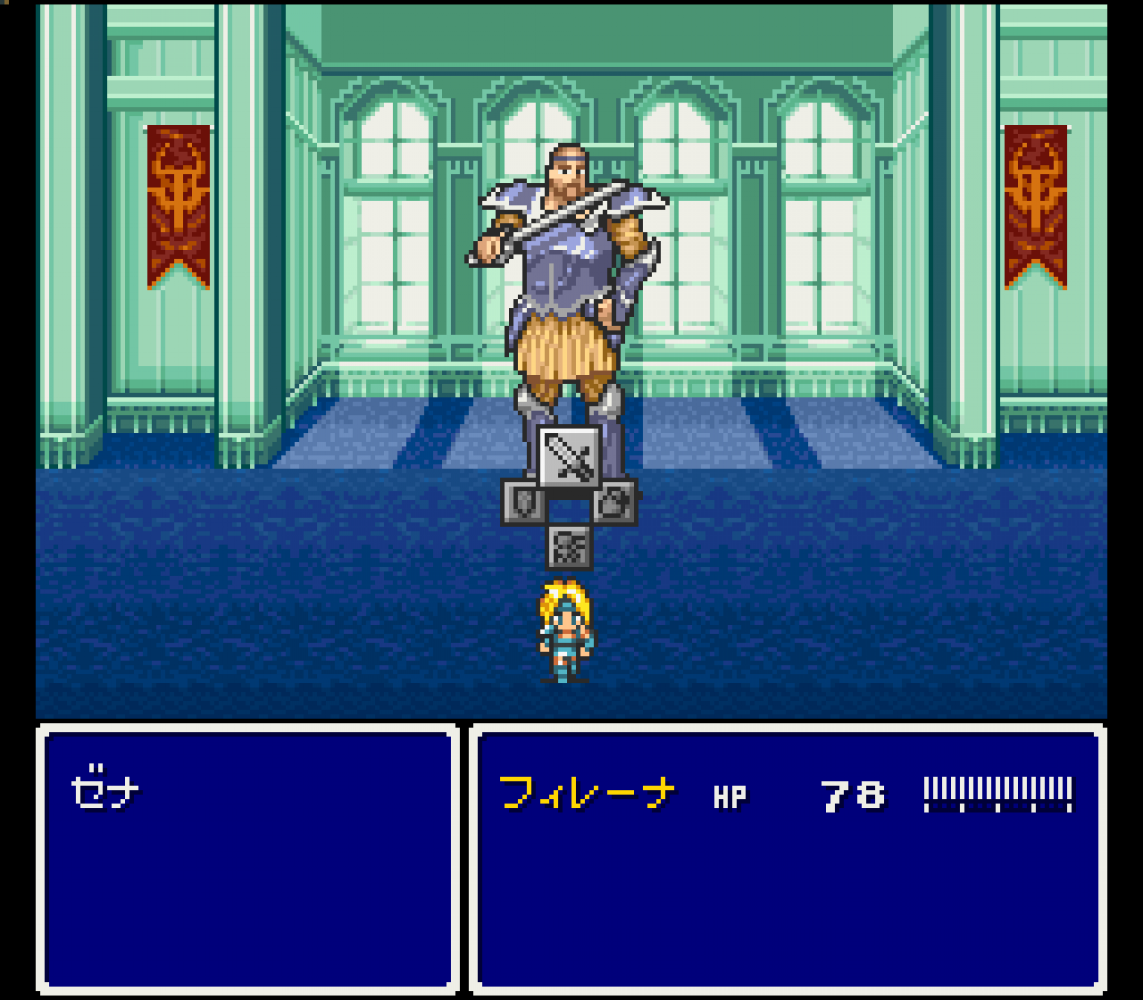Pick the bottom running-figure command icon
1143x1000 pixels.
pyautogui.click(x=569, y=547)
